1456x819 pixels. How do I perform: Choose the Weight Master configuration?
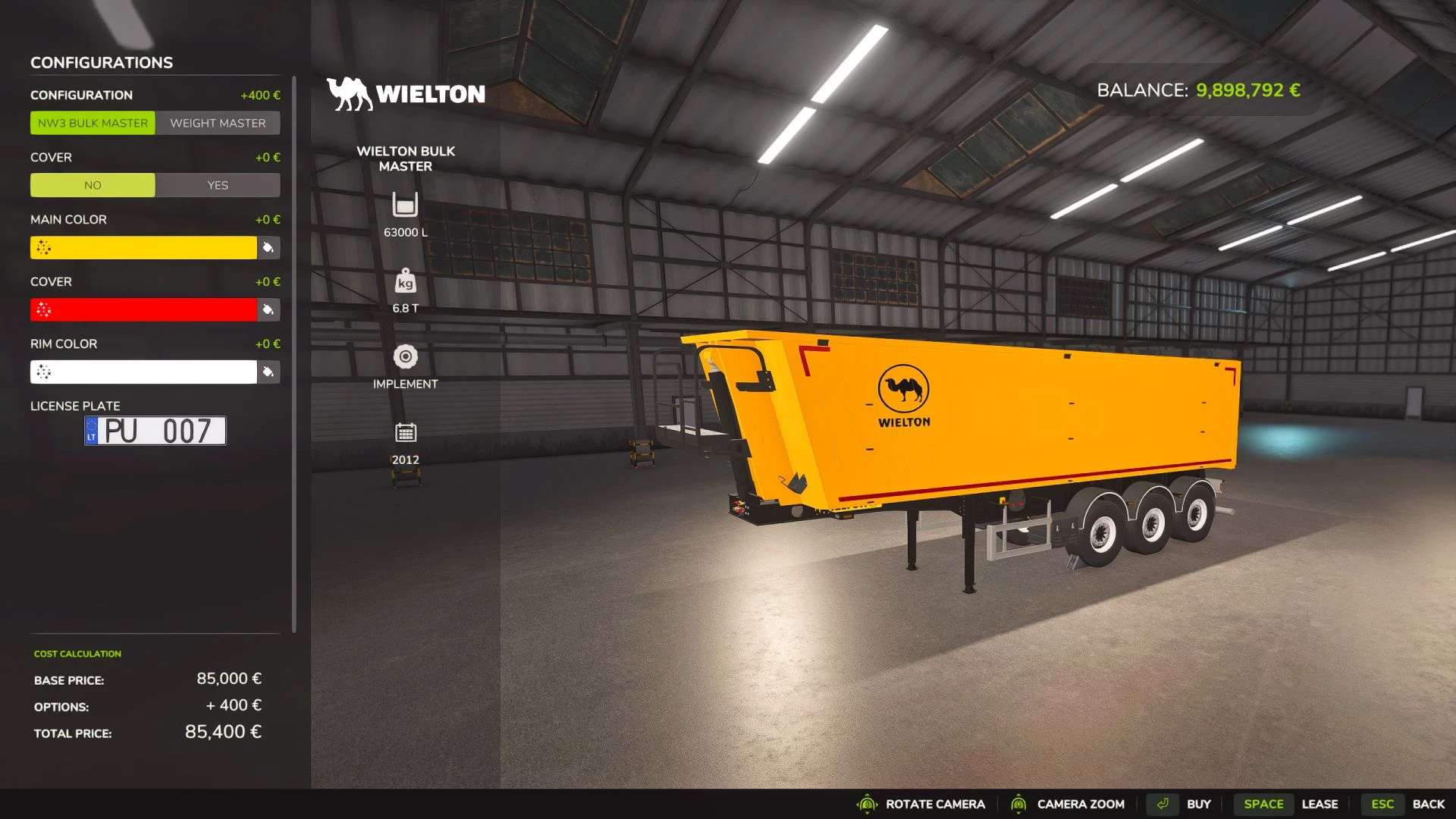pyautogui.click(x=218, y=123)
